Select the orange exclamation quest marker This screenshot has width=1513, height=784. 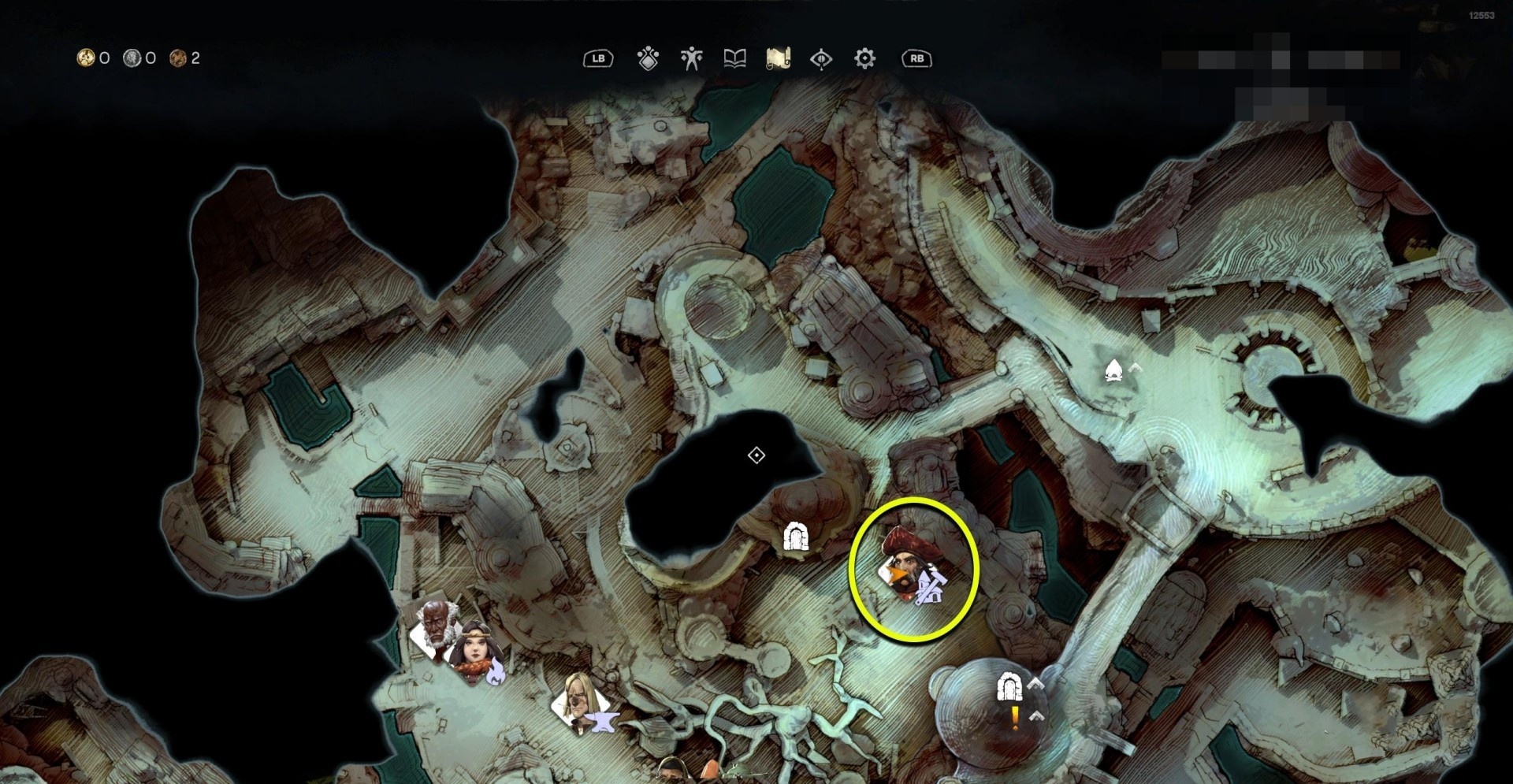click(1015, 717)
